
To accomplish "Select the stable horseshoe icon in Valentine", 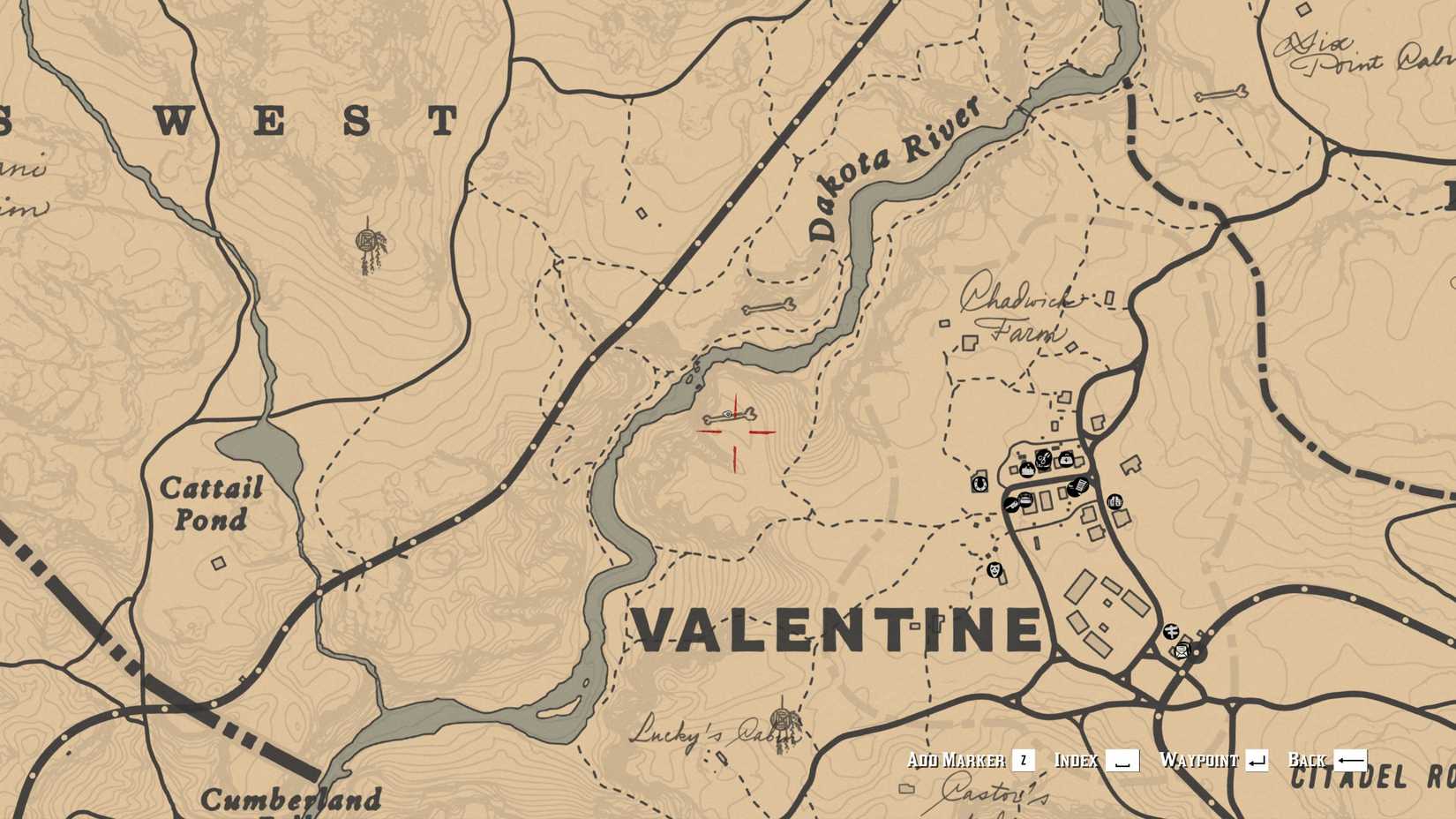I will [980, 485].
